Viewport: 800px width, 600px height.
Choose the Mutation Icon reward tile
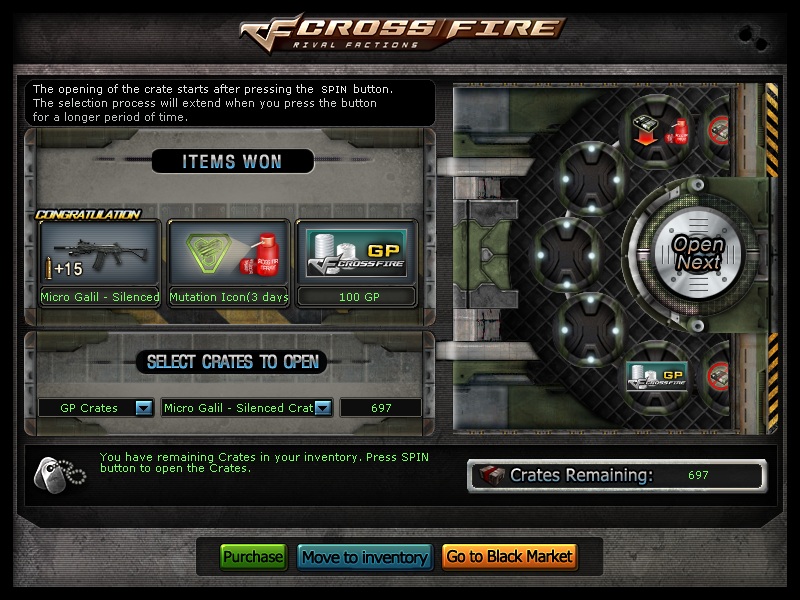pyautogui.click(x=229, y=264)
